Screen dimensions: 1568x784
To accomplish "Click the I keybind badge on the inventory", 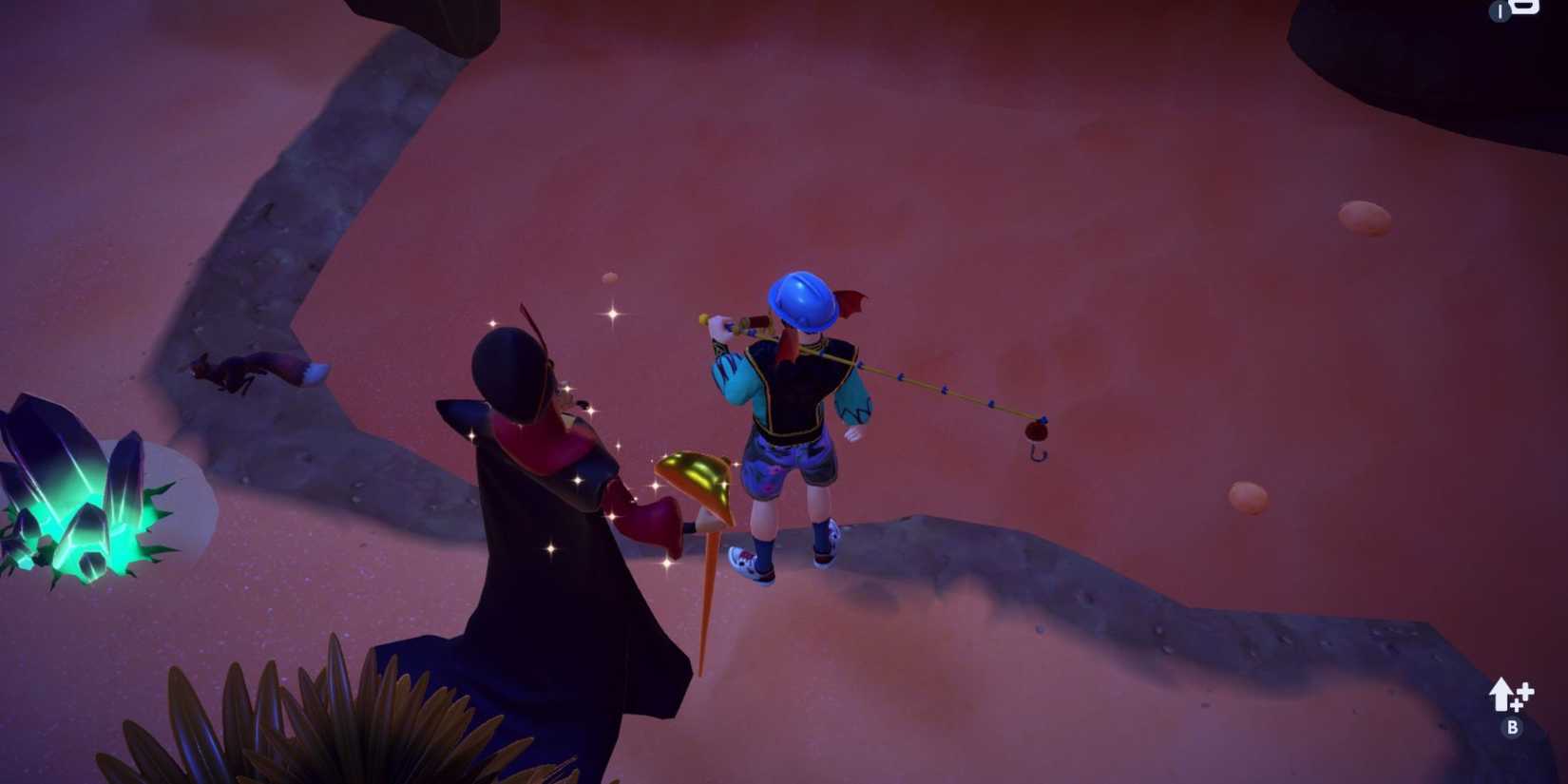I will [1499, 11].
